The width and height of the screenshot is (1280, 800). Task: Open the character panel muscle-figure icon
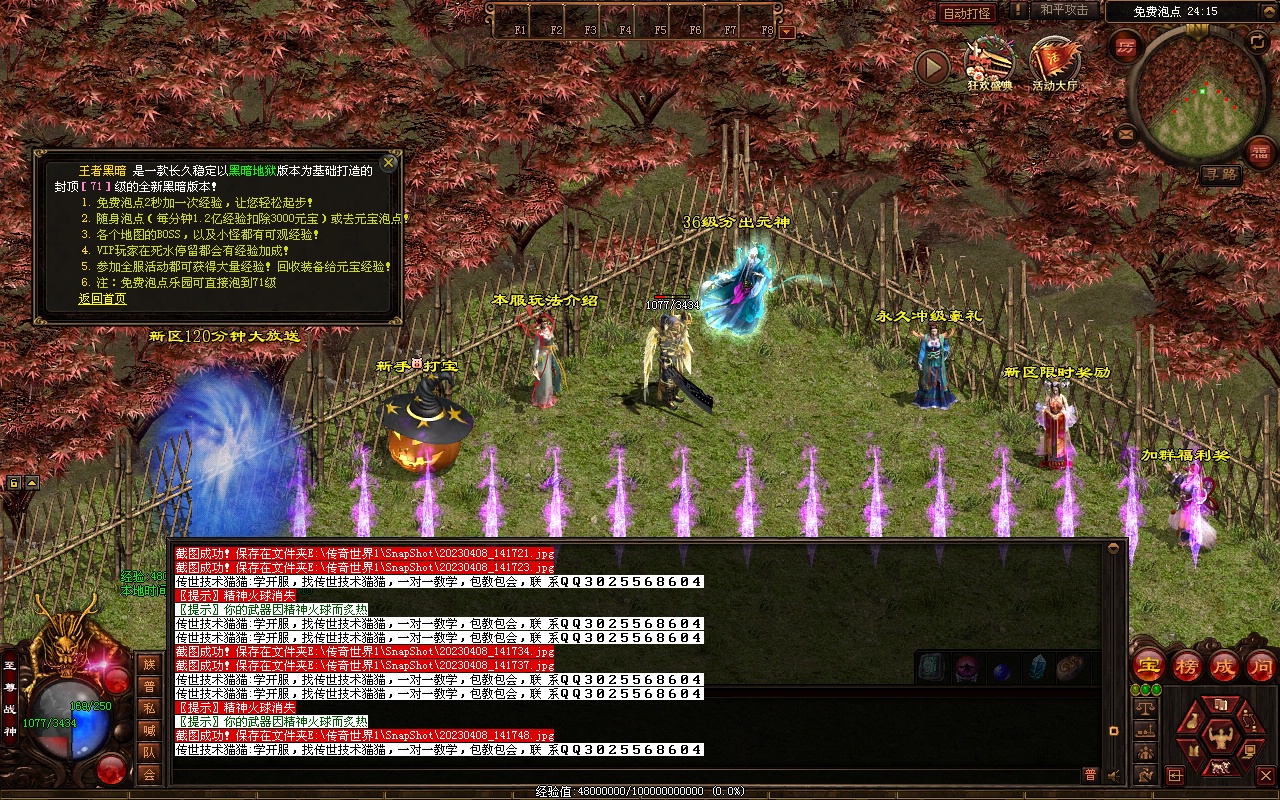coord(1219,738)
